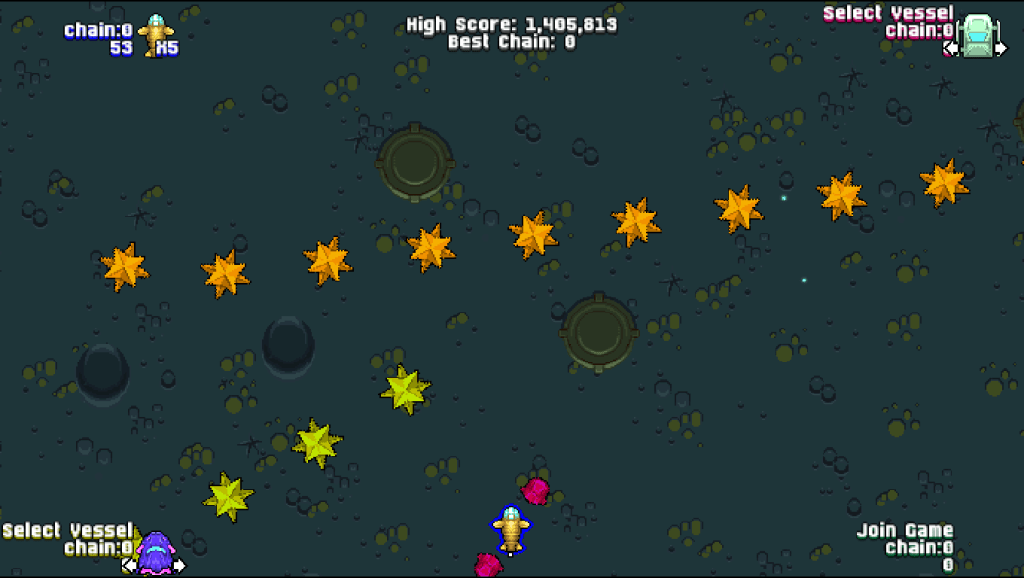
Task: Click the white Join Game text
Action: (x=905, y=530)
